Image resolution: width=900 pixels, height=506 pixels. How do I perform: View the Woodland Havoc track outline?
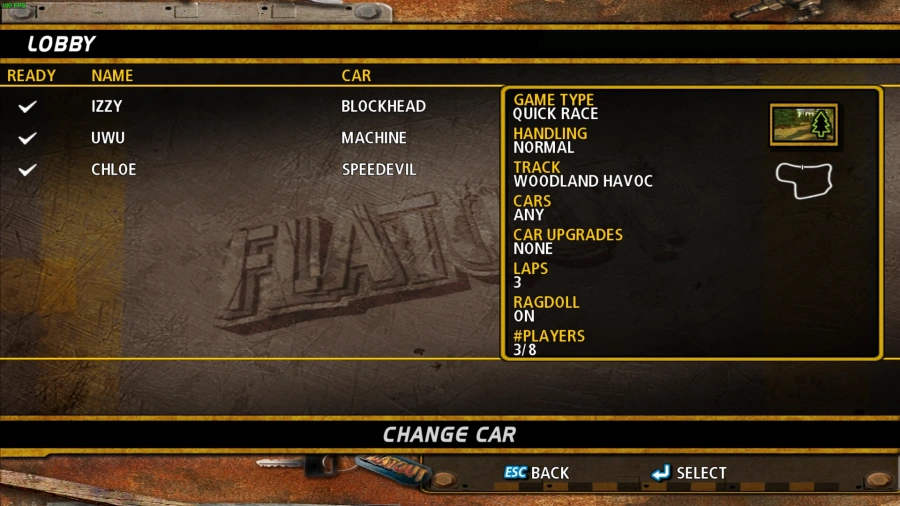click(x=804, y=179)
